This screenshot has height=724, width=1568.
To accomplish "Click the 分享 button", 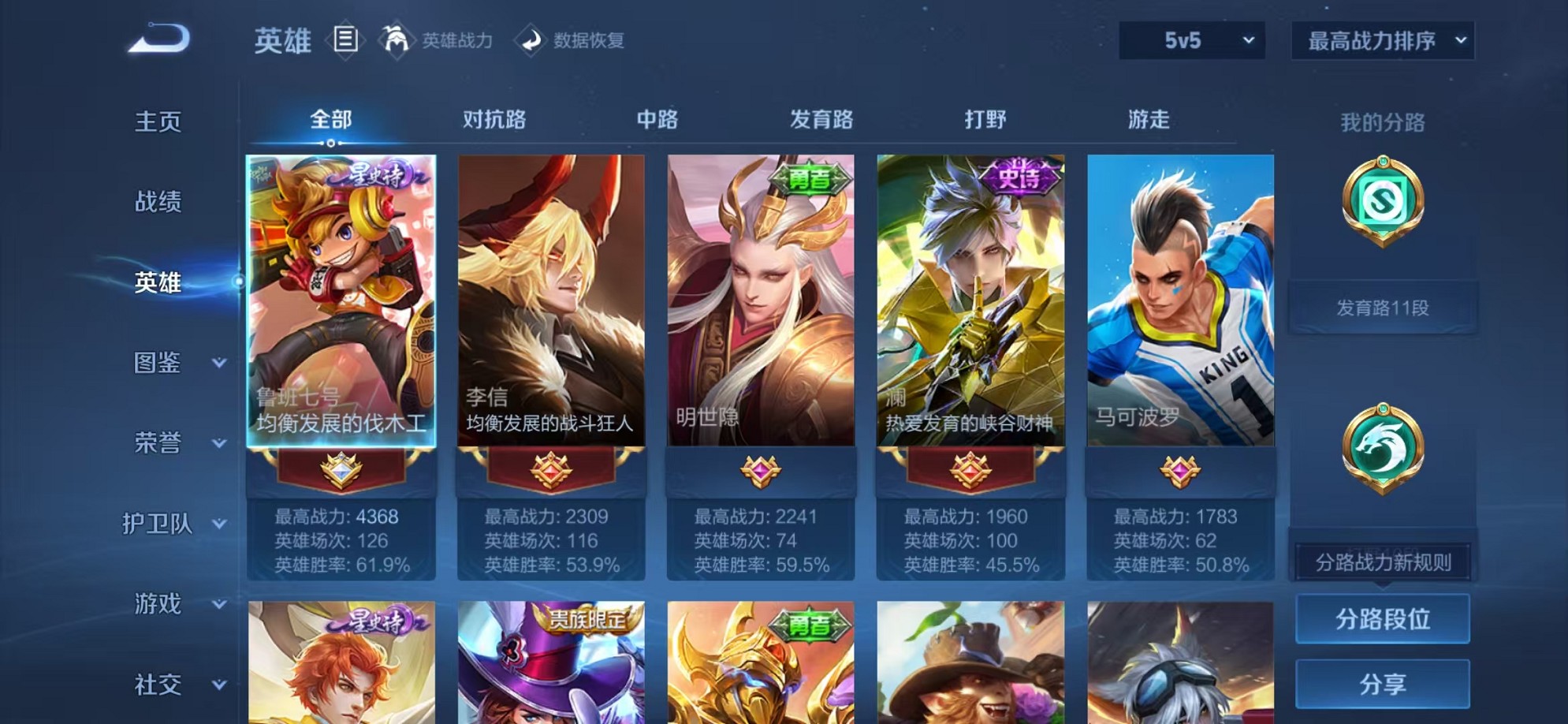I will coord(1382,685).
